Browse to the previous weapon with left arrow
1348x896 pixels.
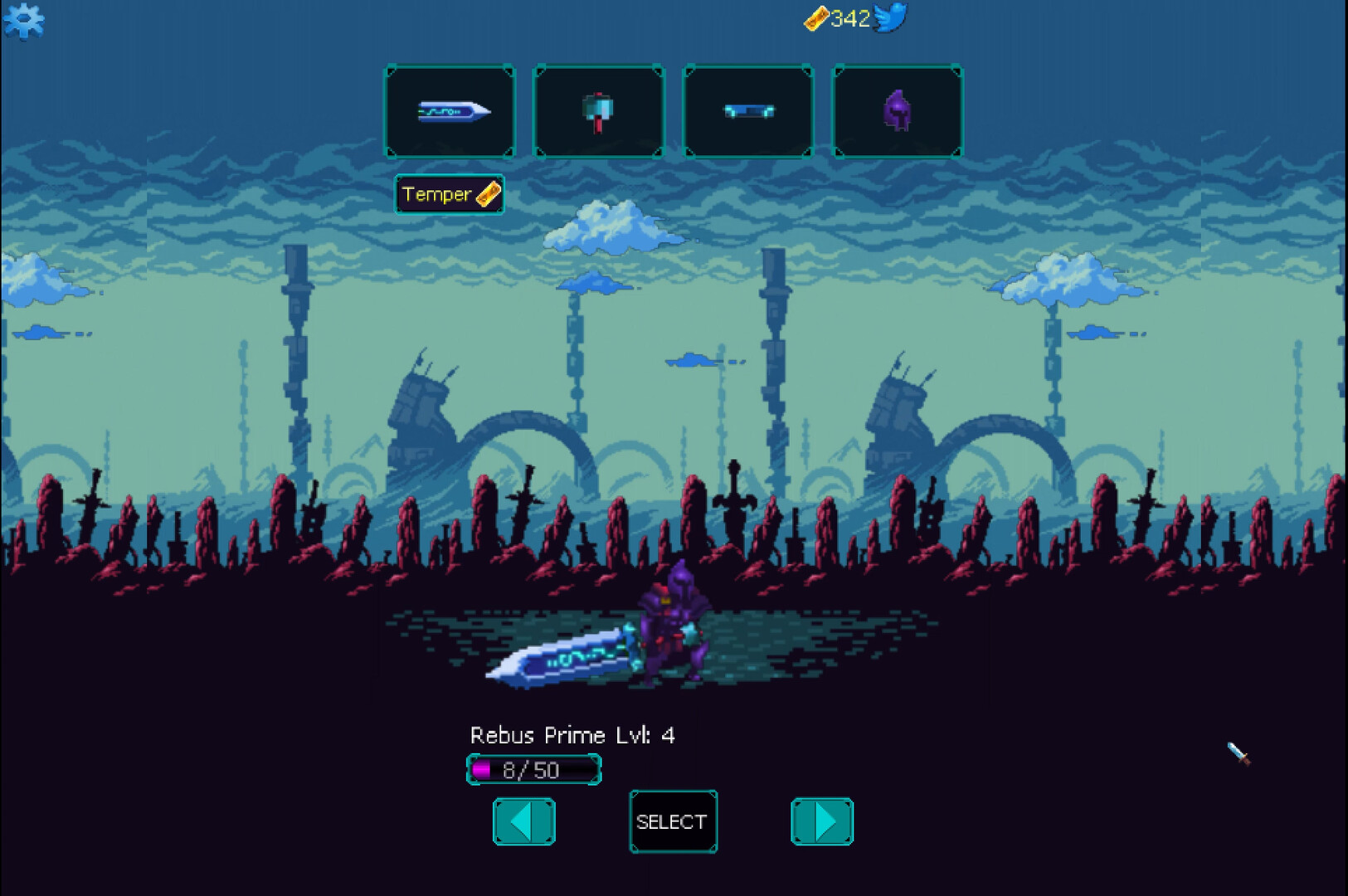[x=523, y=821]
